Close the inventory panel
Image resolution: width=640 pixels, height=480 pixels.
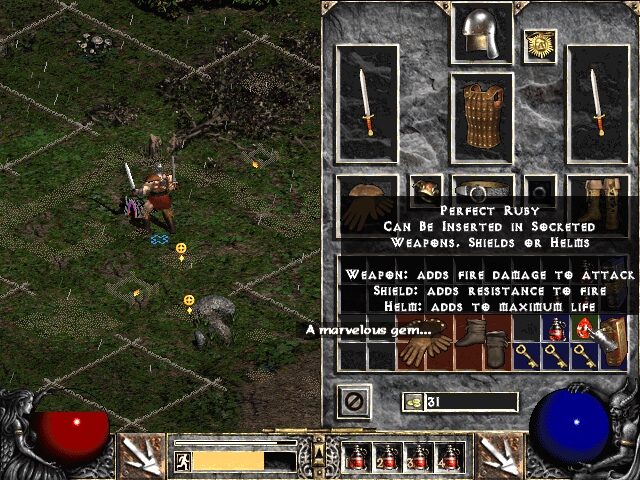353,401
